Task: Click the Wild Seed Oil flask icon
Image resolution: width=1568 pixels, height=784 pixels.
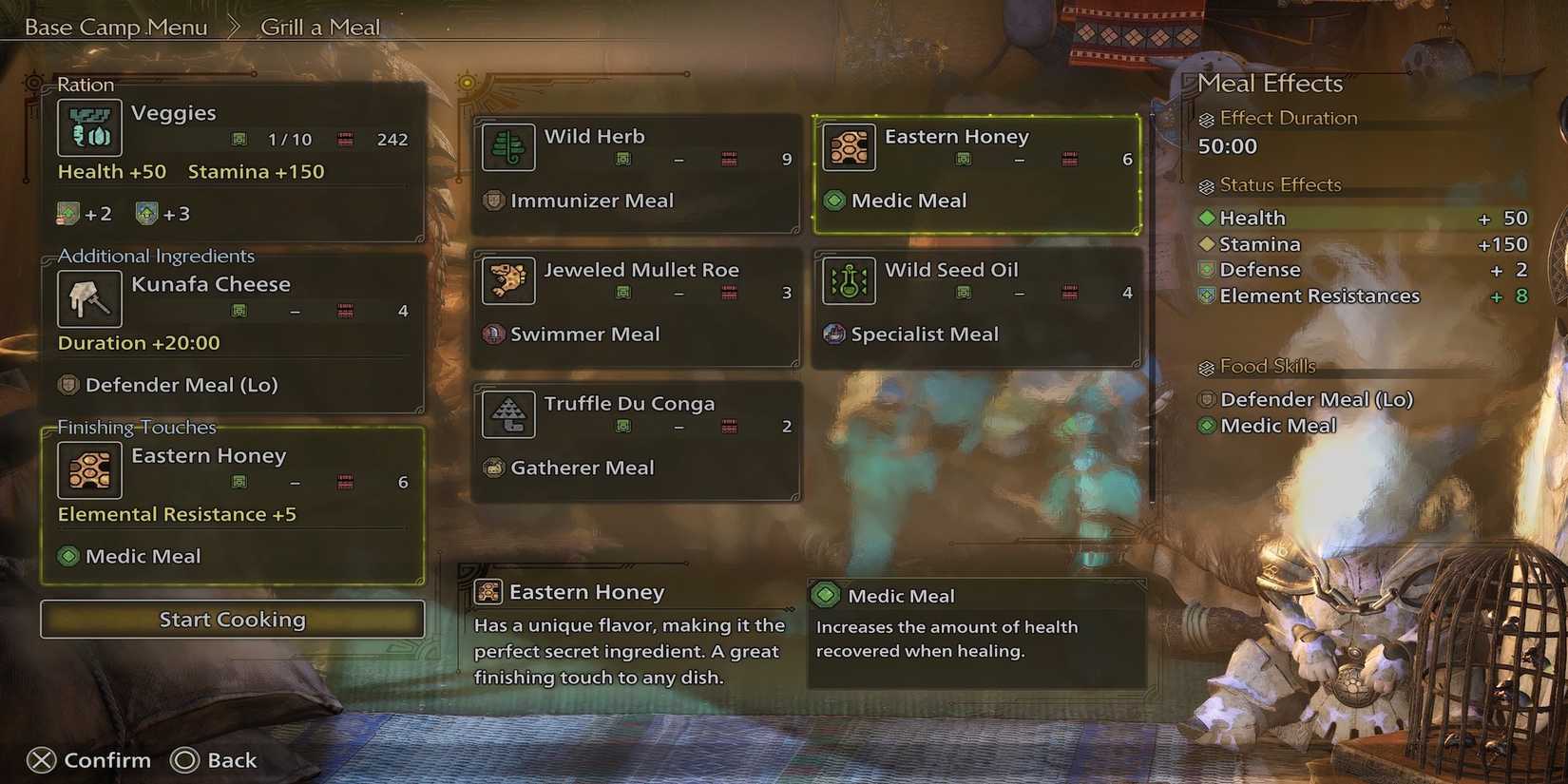Action: tap(849, 281)
